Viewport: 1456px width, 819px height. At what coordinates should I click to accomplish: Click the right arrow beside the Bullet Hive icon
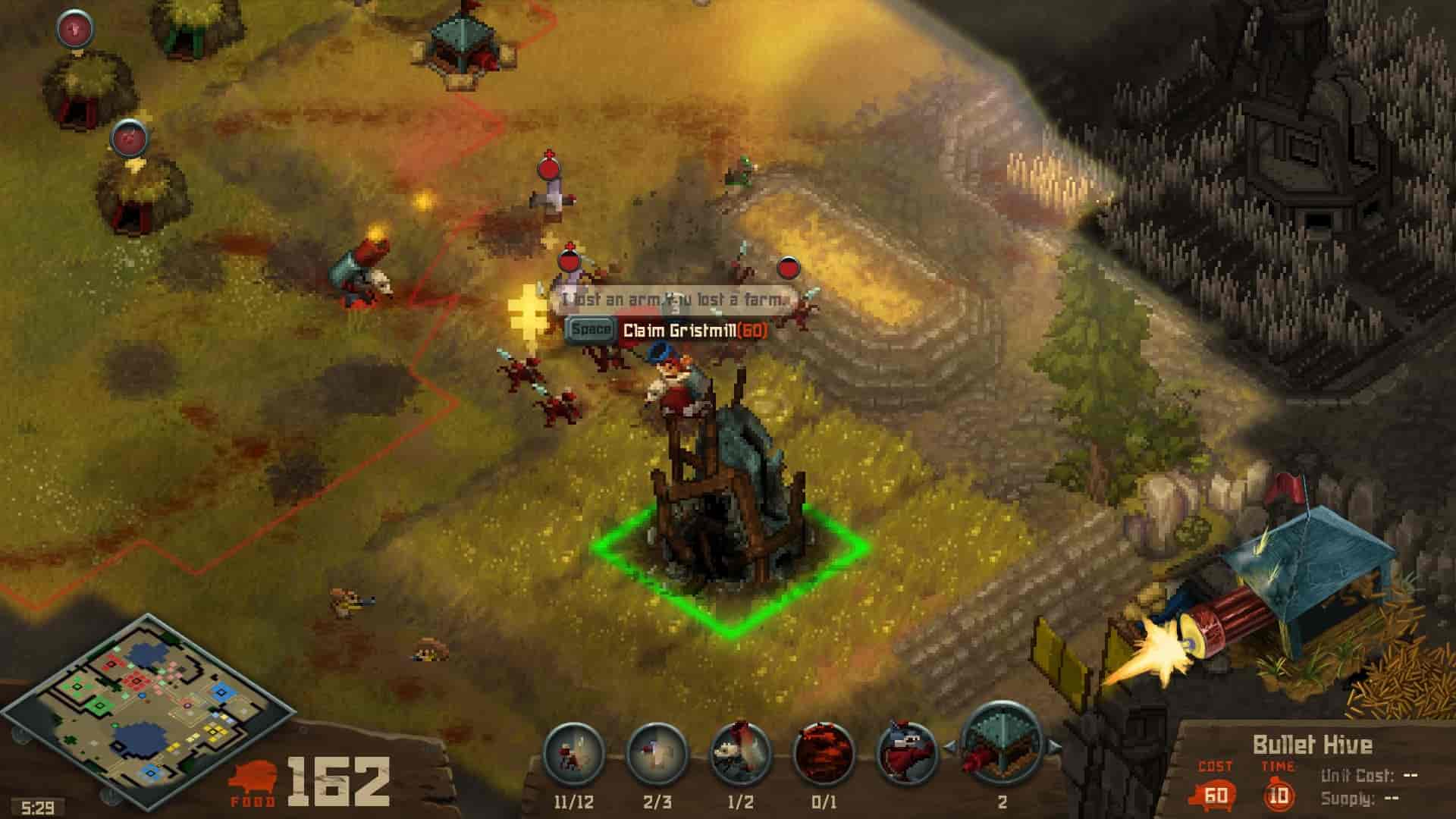pos(1054,748)
